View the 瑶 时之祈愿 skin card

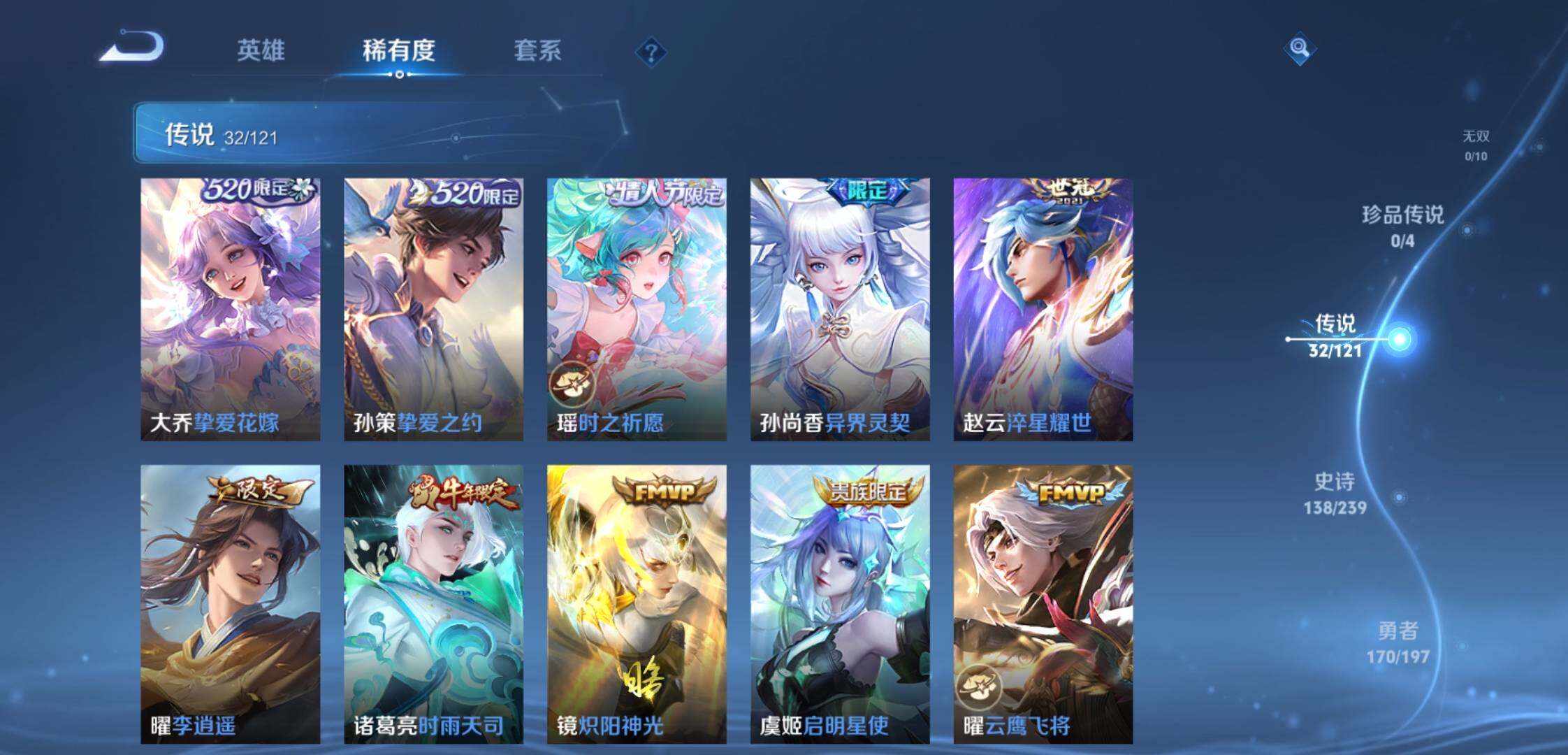pyautogui.click(x=637, y=309)
